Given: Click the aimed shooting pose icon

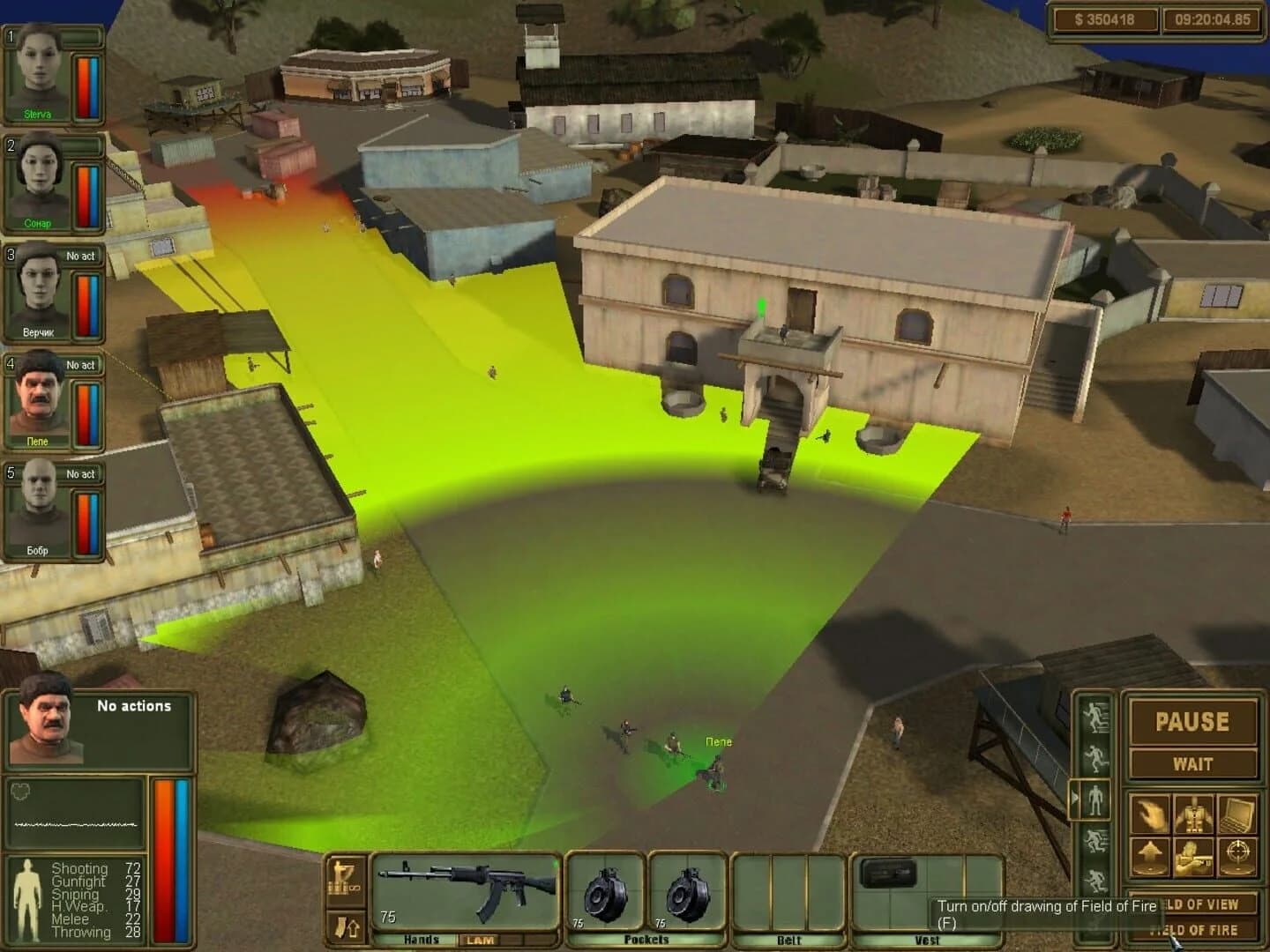Looking at the screenshot, I should 1194,855.
